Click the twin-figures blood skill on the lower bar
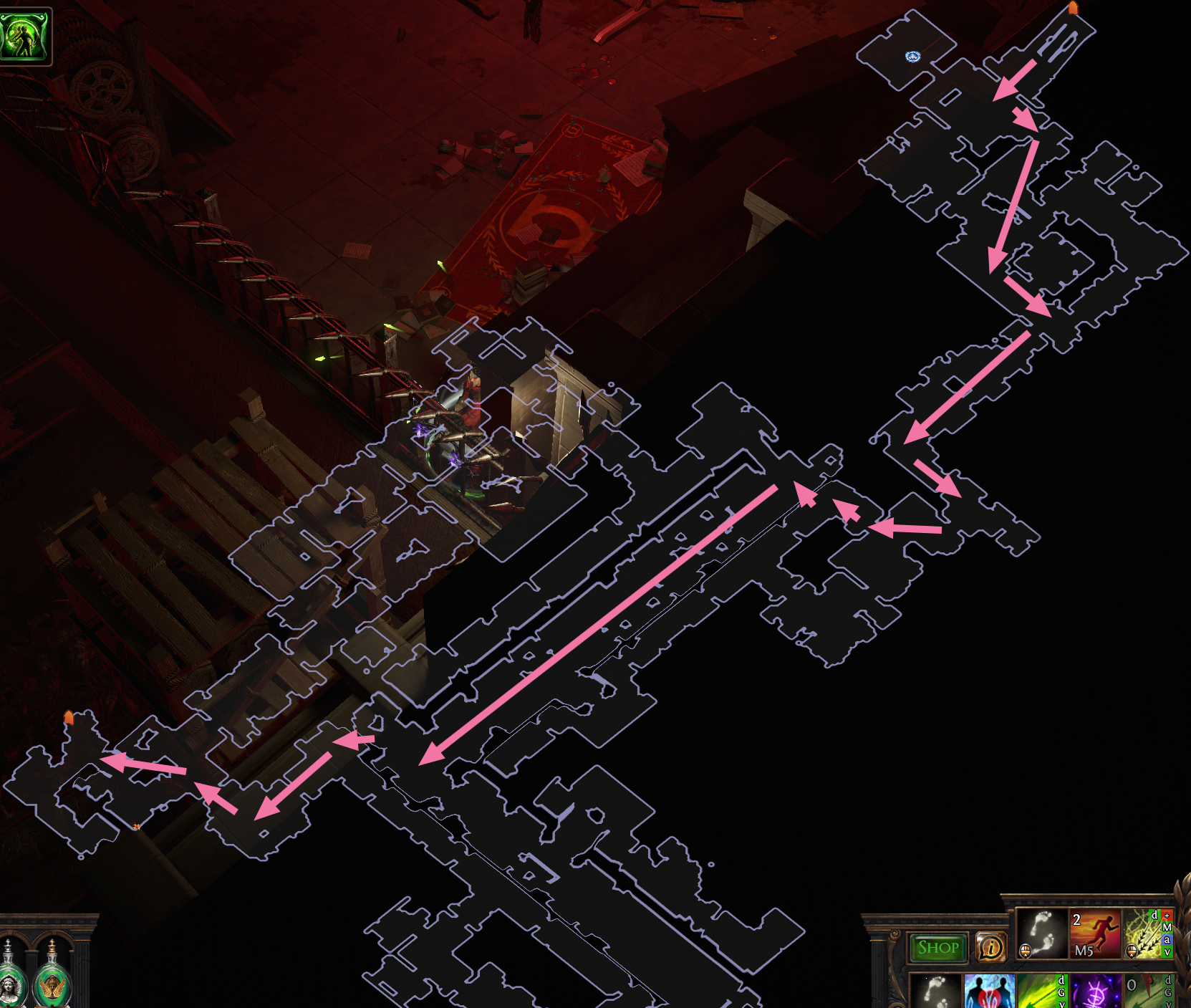Screen dimensions: 1191x1008 989,992
